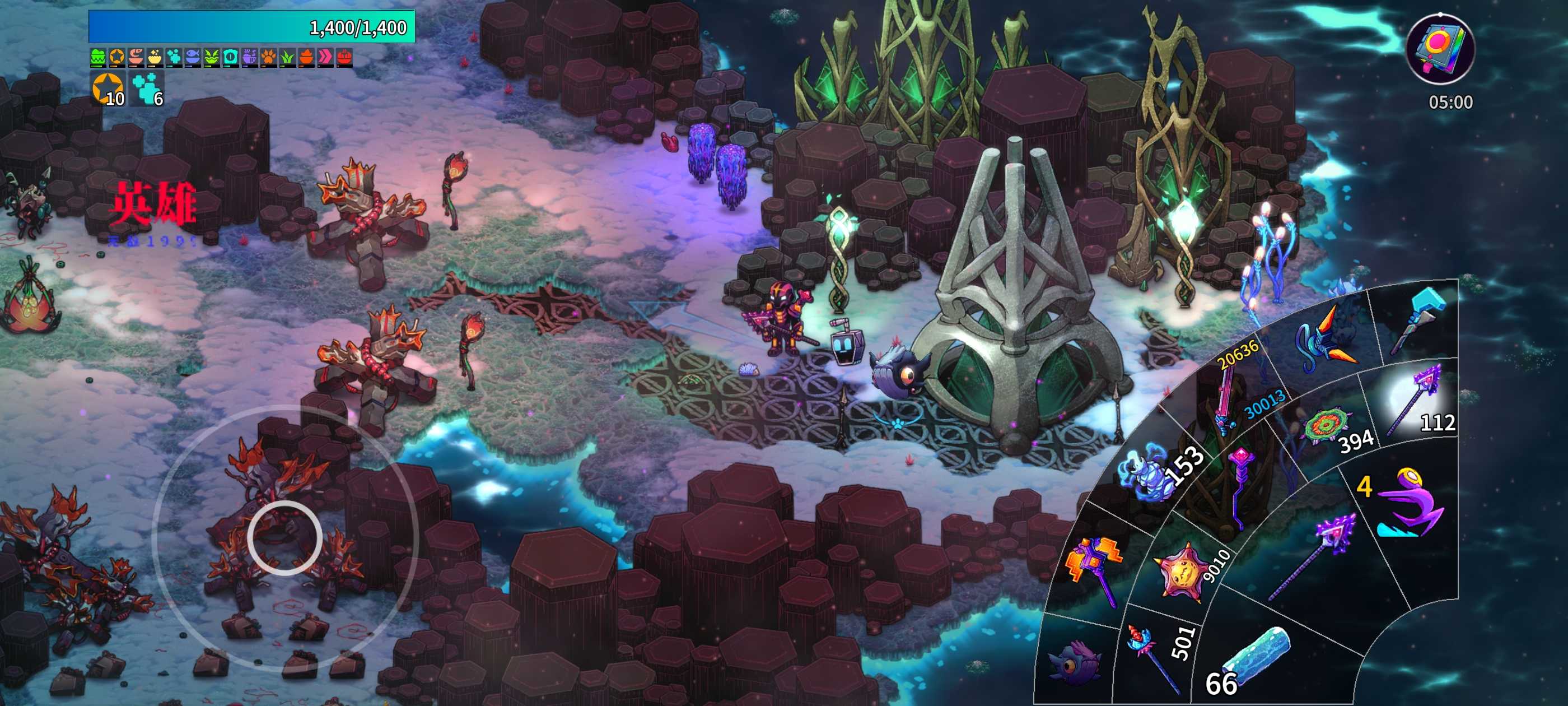1568x706 pixels.
Task: Activate the purple dash ability
Action: [1408, 503]
